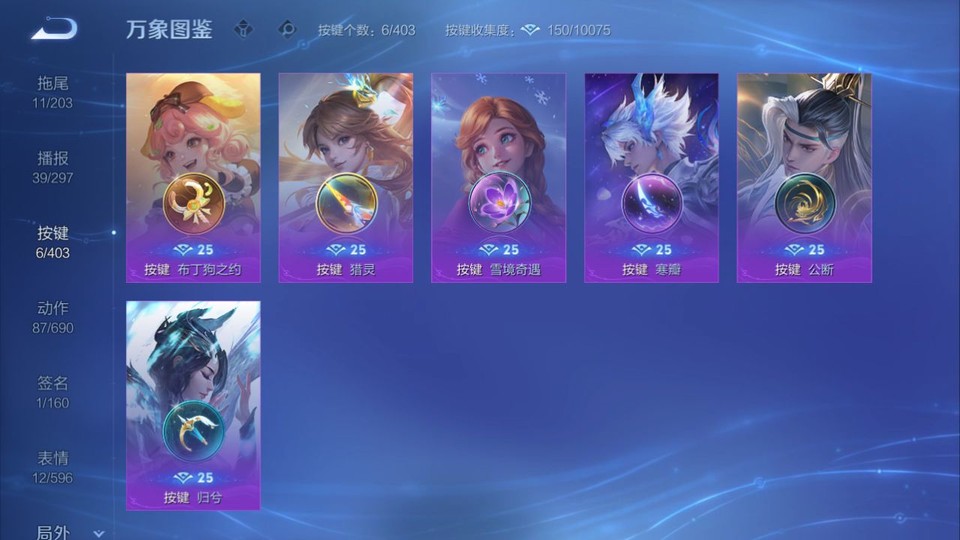This screenshot has width=960, height=540.
Task: Switch to the 播报 tab
Action: click(53, 166)
